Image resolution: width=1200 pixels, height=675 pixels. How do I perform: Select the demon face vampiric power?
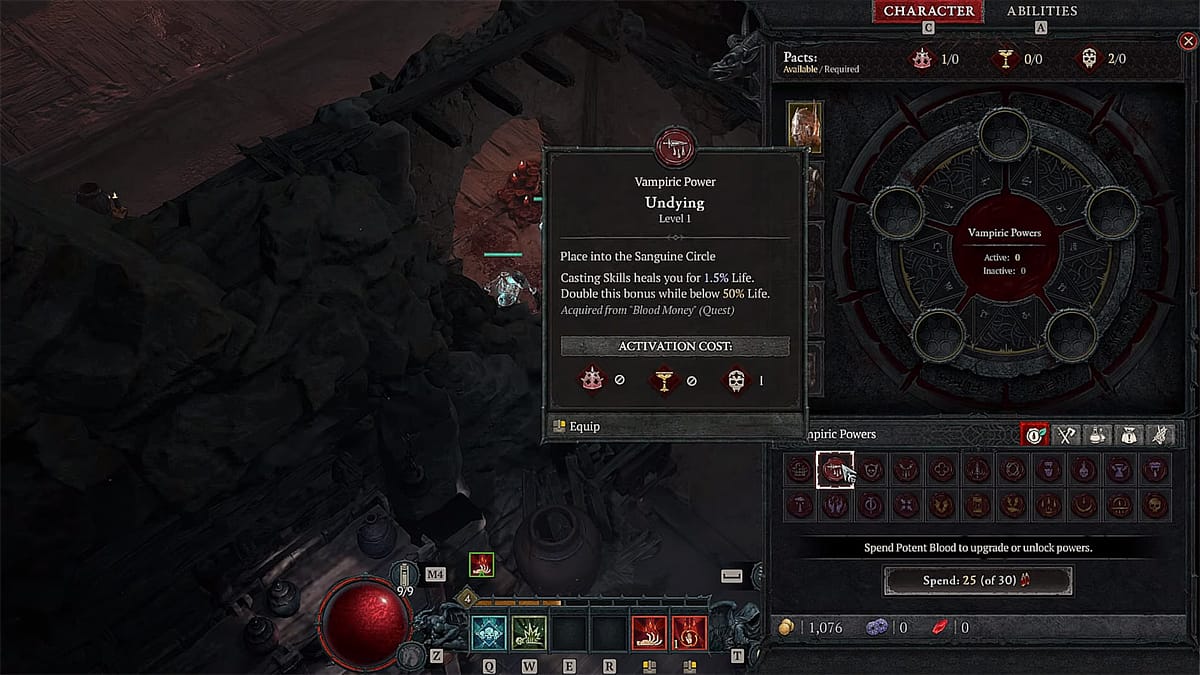(871, 469)
